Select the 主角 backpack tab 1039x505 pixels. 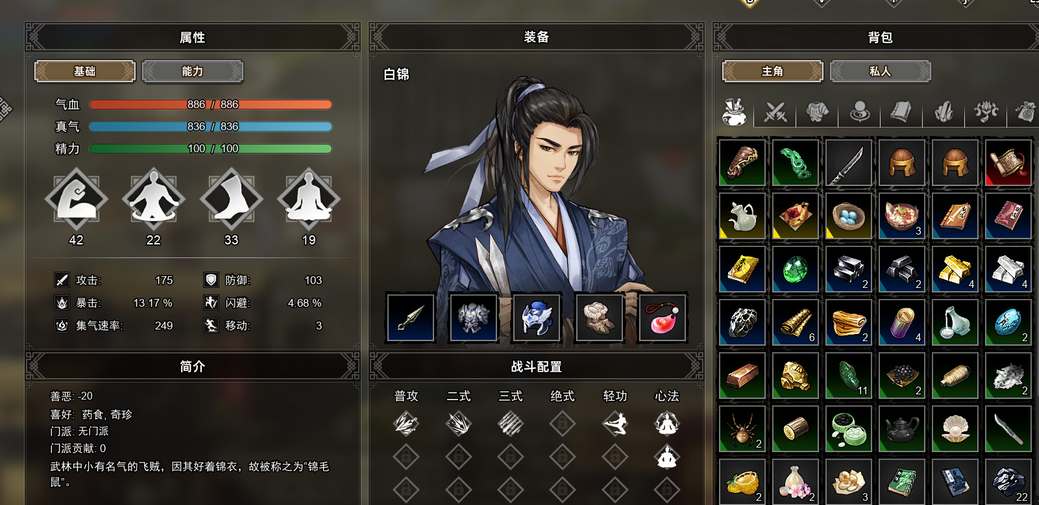[772, 72]
